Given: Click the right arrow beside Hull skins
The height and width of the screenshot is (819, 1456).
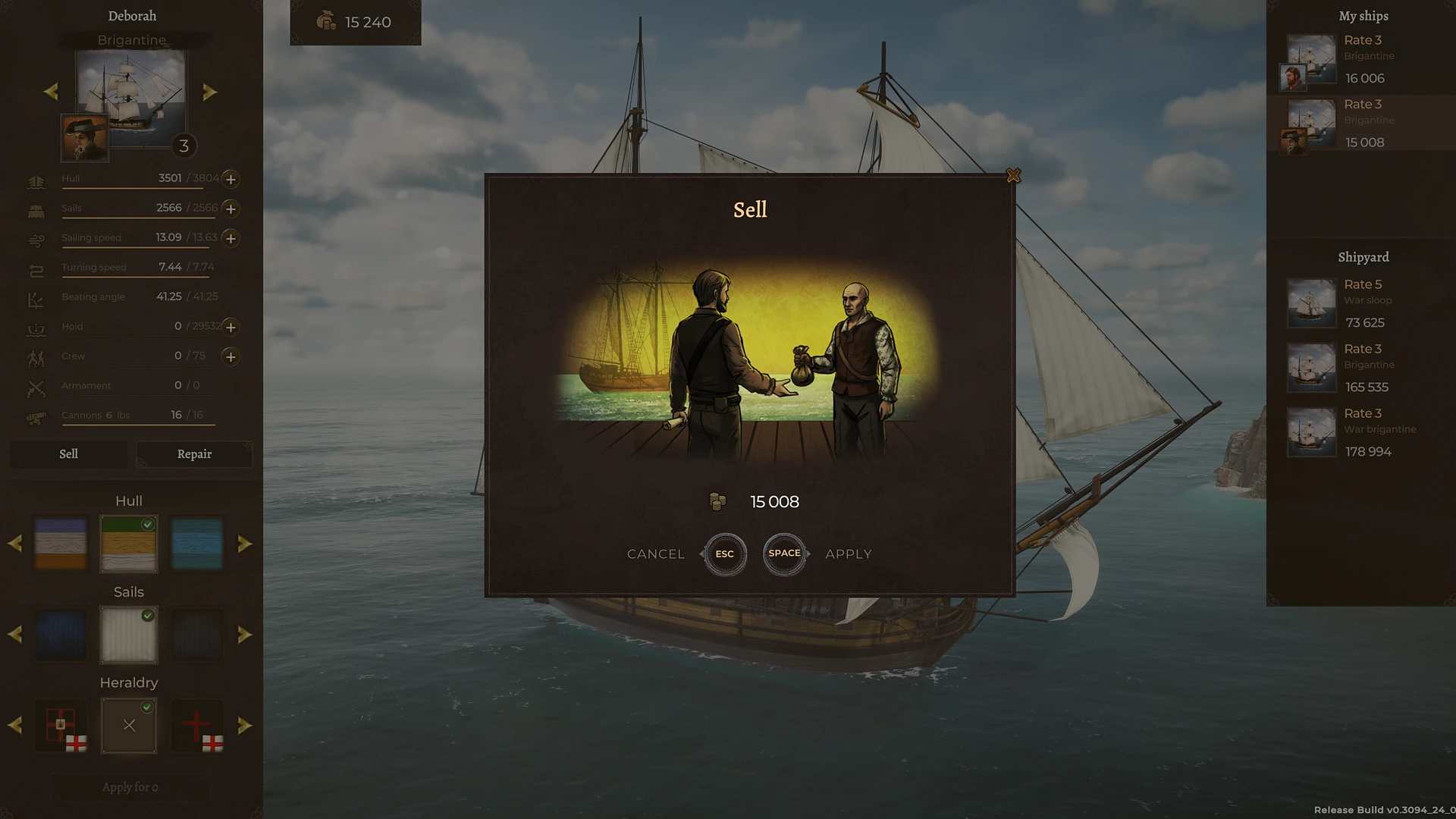Looking at the screenshot, I should pyautogui.click(x=245, y=543).
